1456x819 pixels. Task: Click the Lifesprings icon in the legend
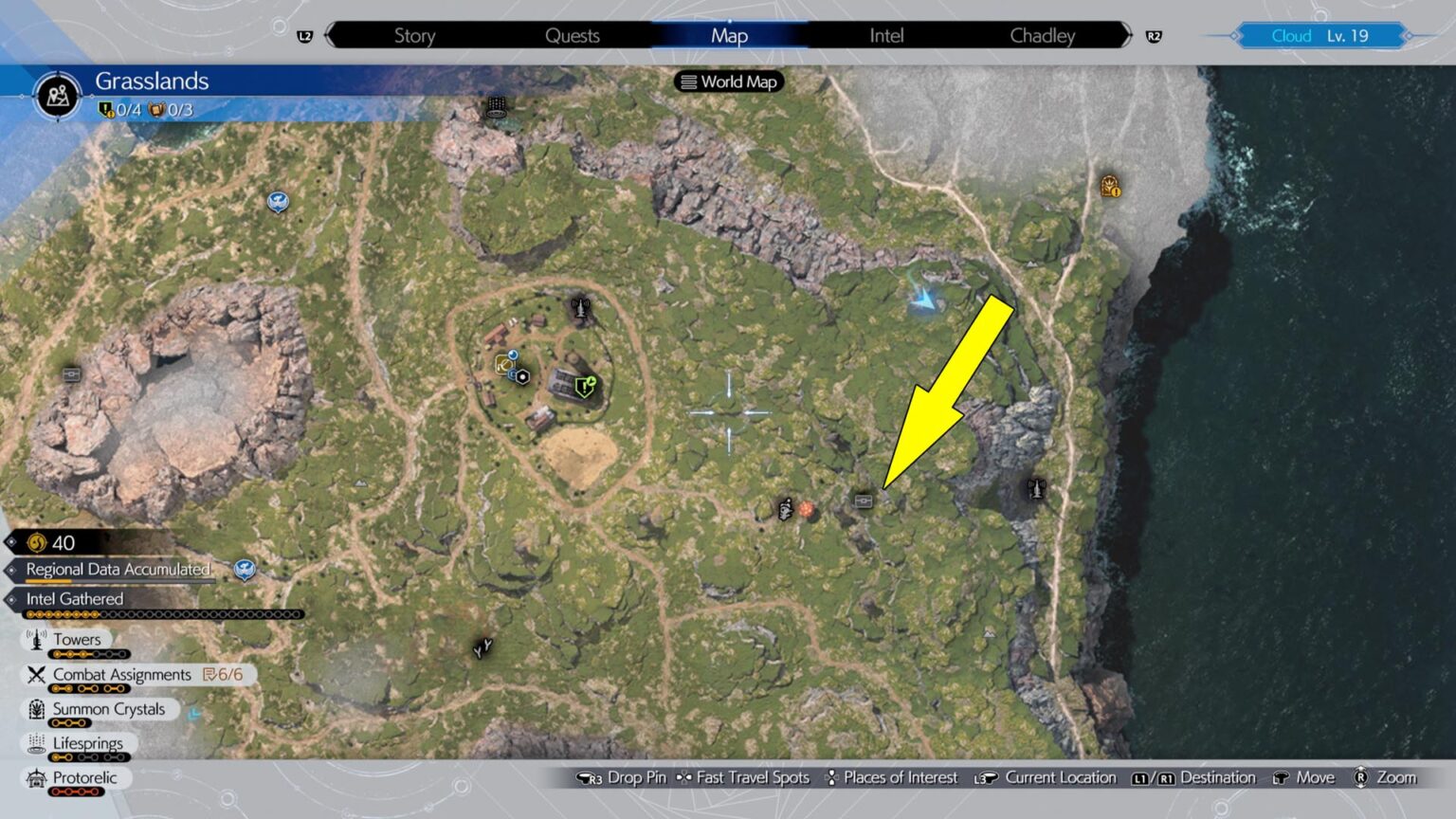coord(36,743)
